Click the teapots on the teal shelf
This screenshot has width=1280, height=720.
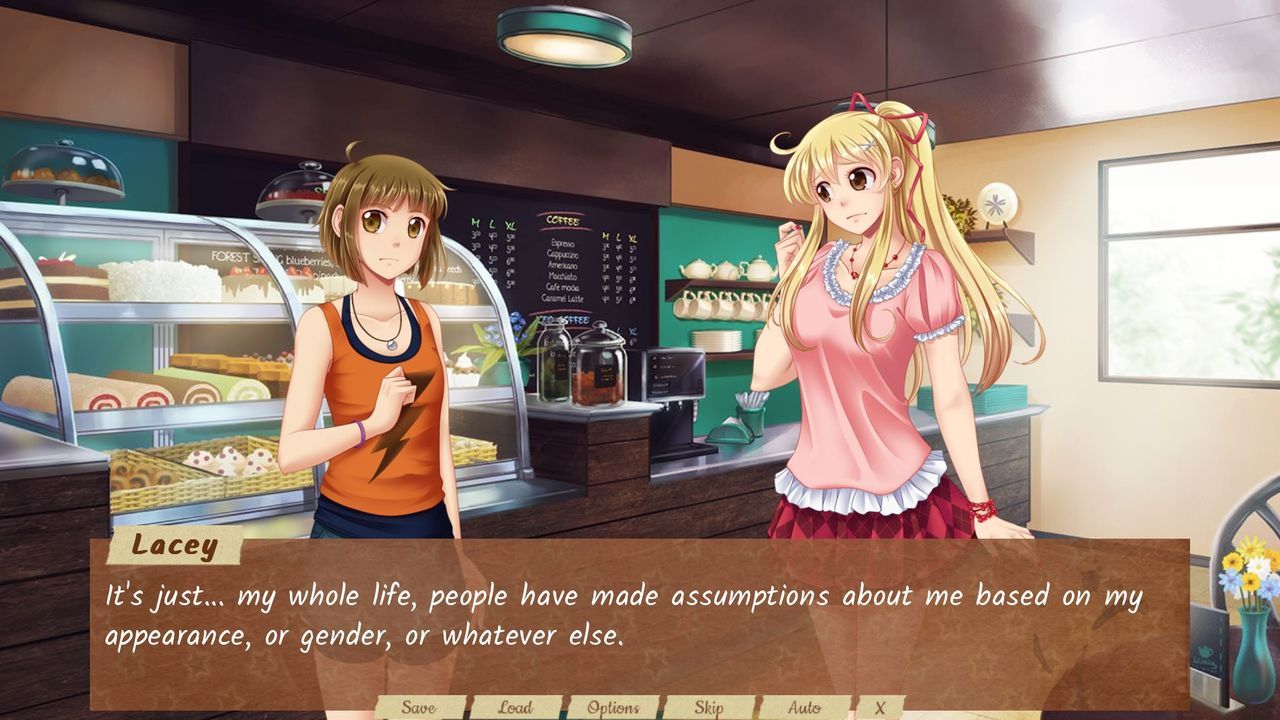point(710,270)
